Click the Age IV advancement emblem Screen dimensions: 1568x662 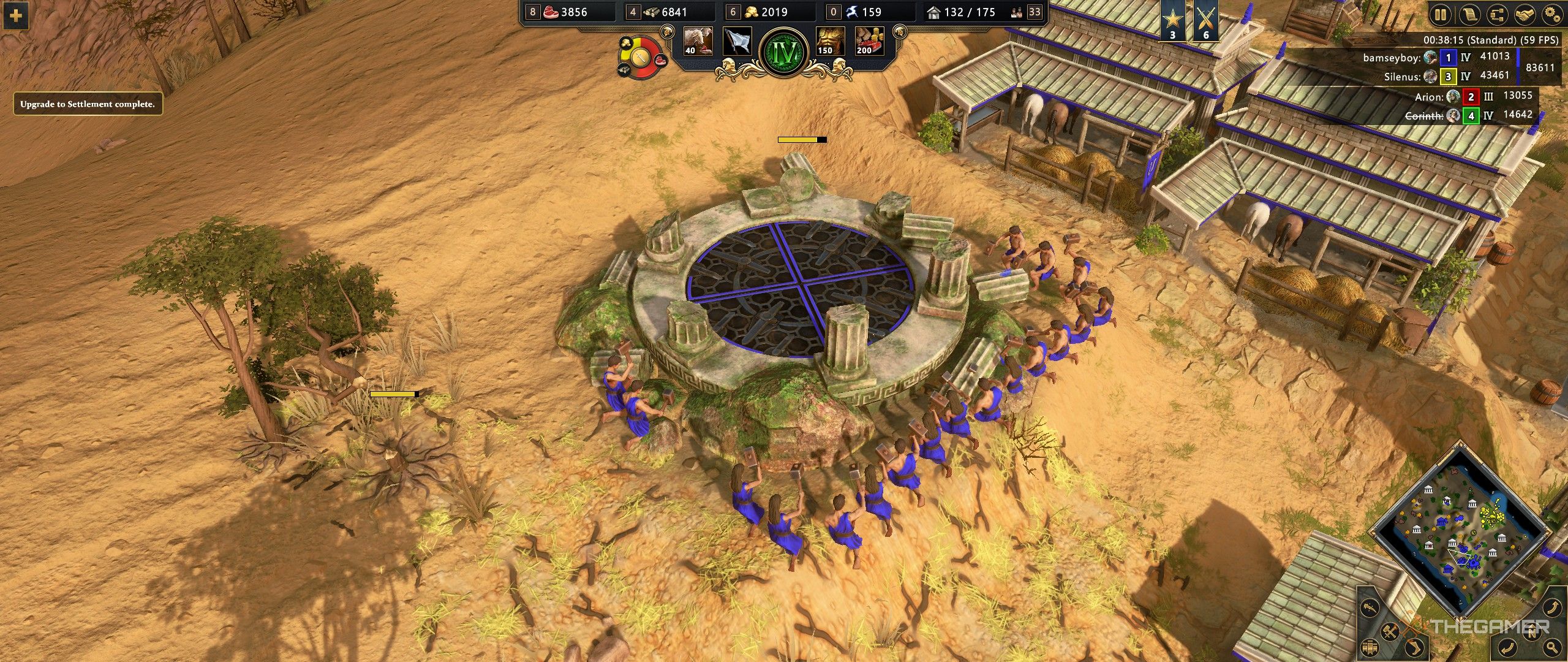click(x=785, y=50)
